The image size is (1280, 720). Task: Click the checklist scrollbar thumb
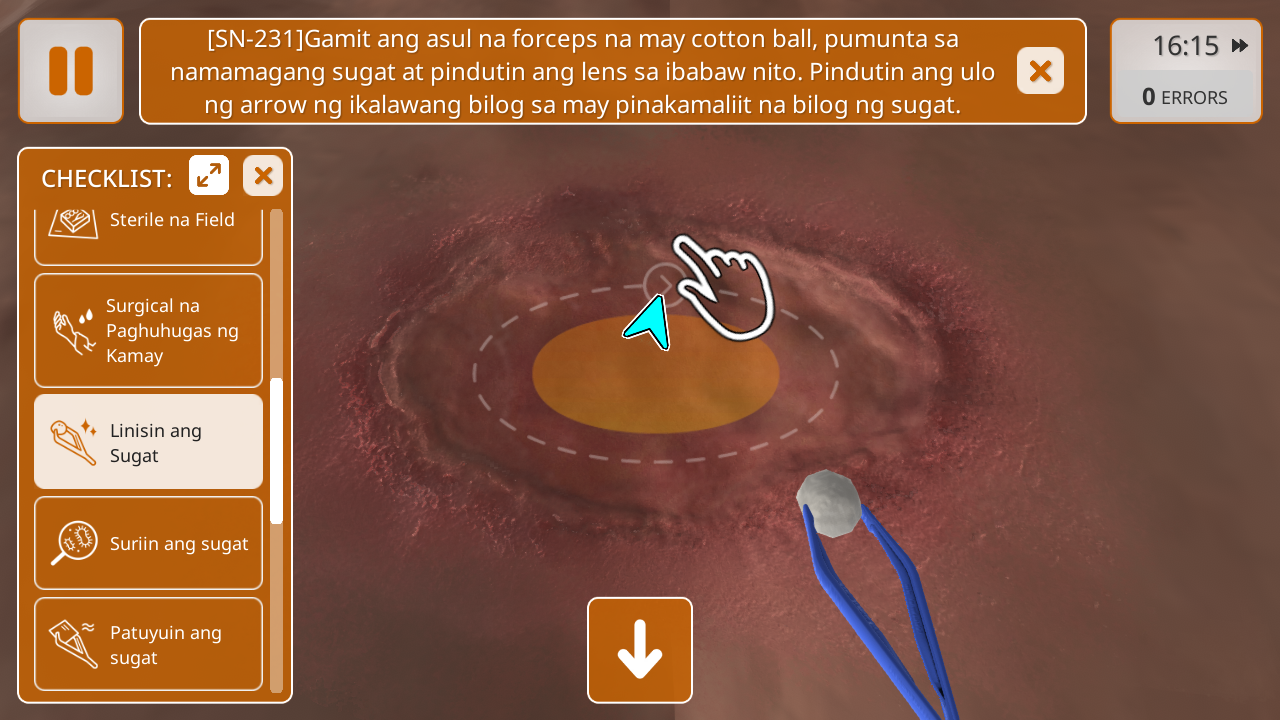coord(277,450)
